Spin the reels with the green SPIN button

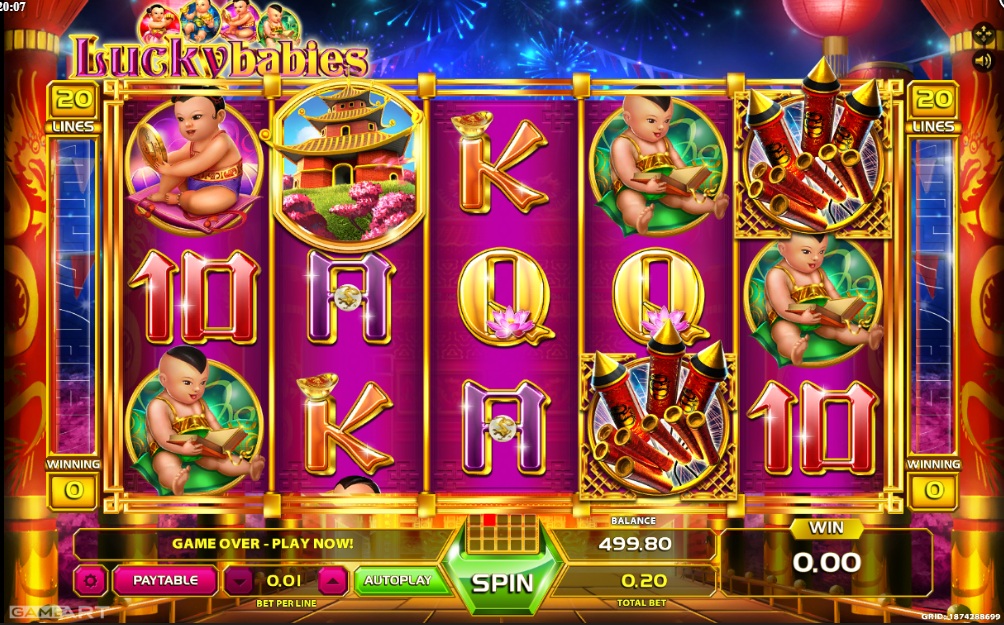click(x=502, y=581)
